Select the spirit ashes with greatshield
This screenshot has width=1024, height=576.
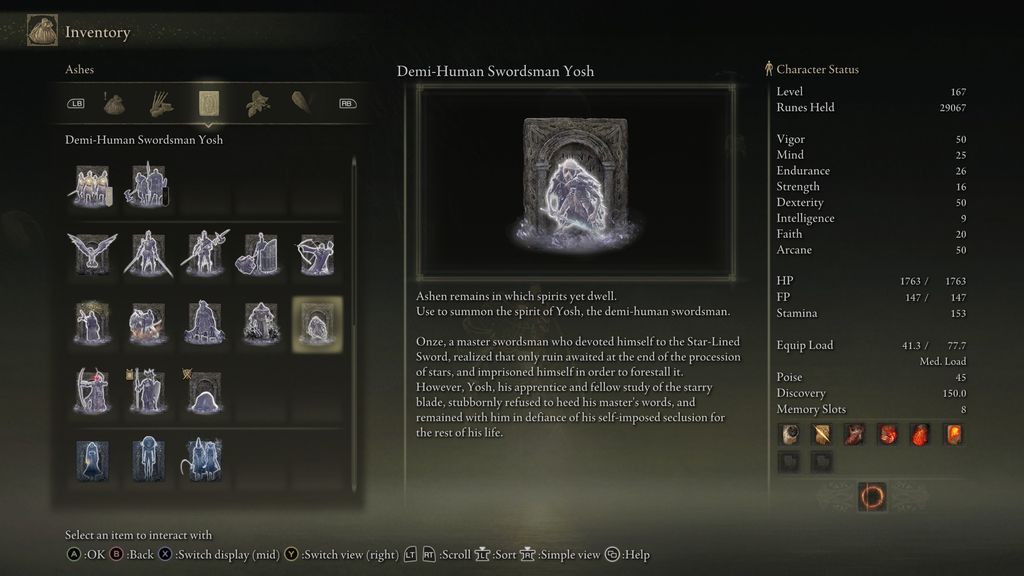point(261,254)
